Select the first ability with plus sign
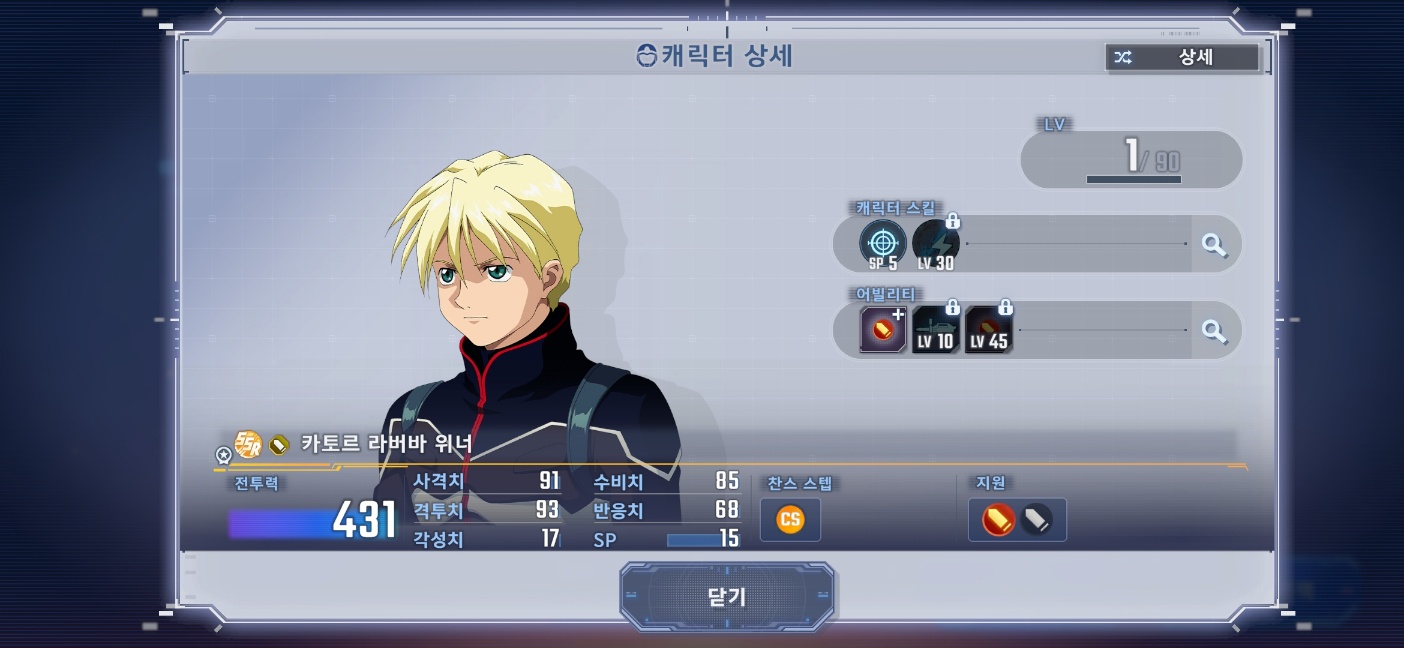1404x648 pixels. (882, 330)
